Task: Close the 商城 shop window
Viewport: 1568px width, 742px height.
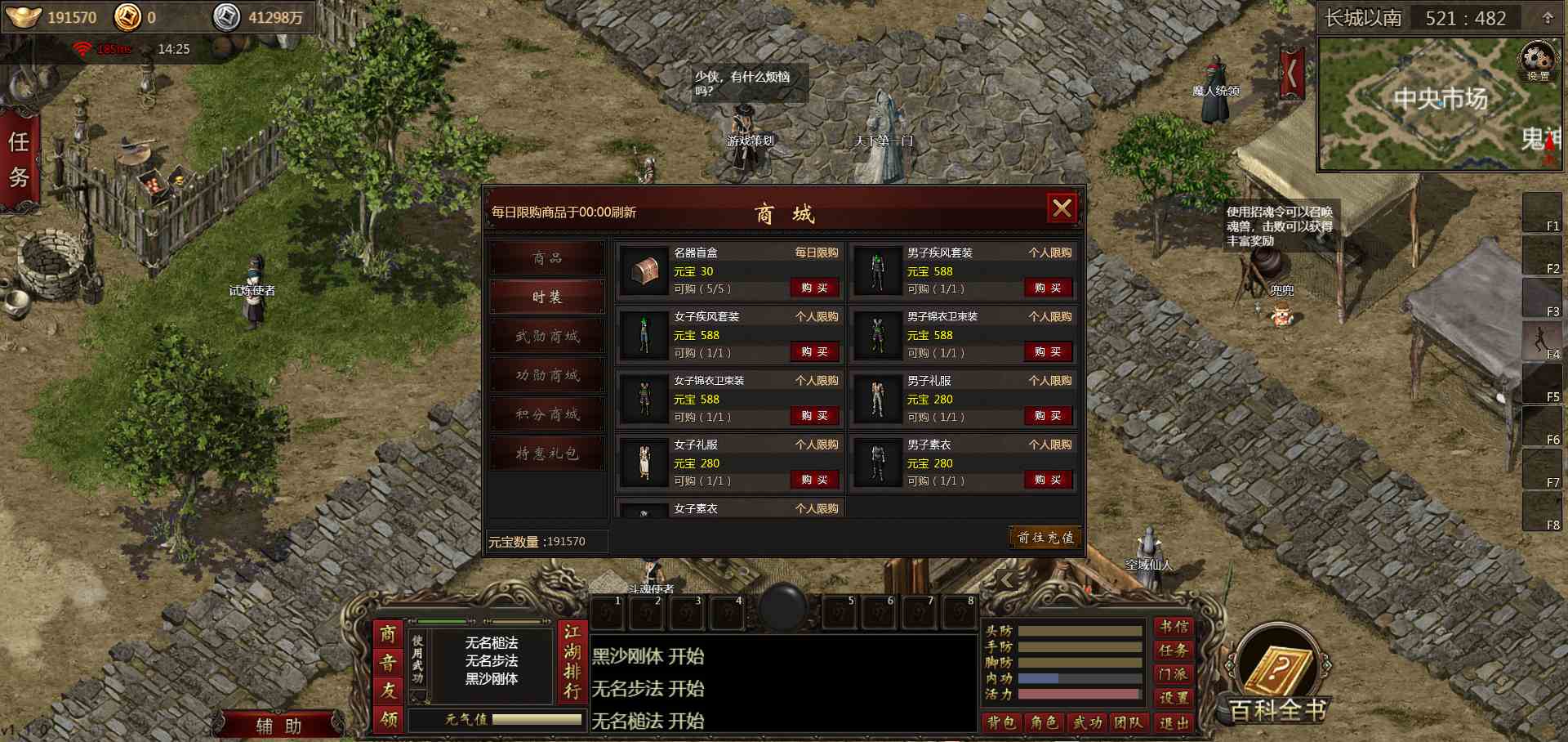Action: tap(1062, 208)
